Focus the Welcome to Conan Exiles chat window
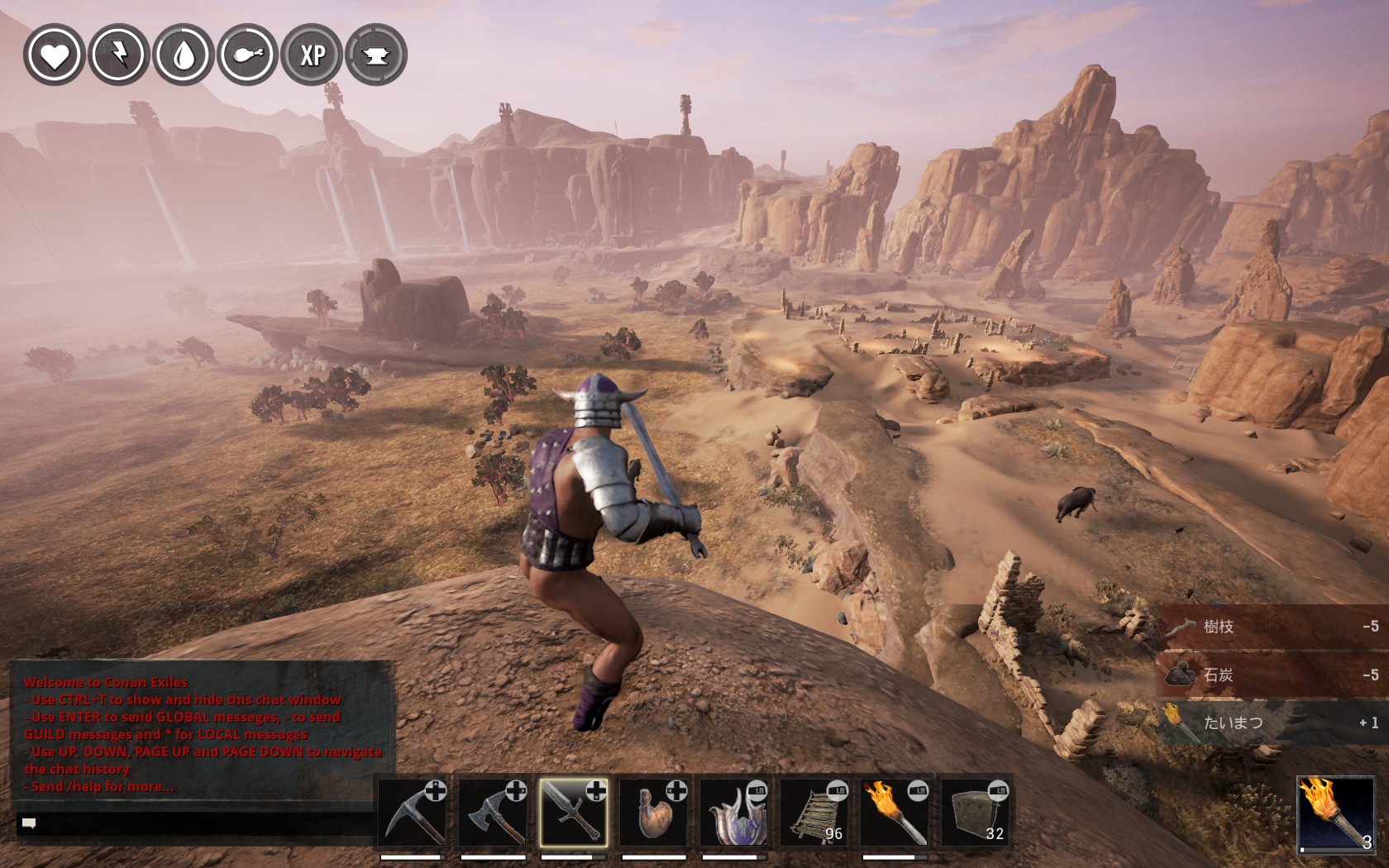 click(x=201, y=732)
